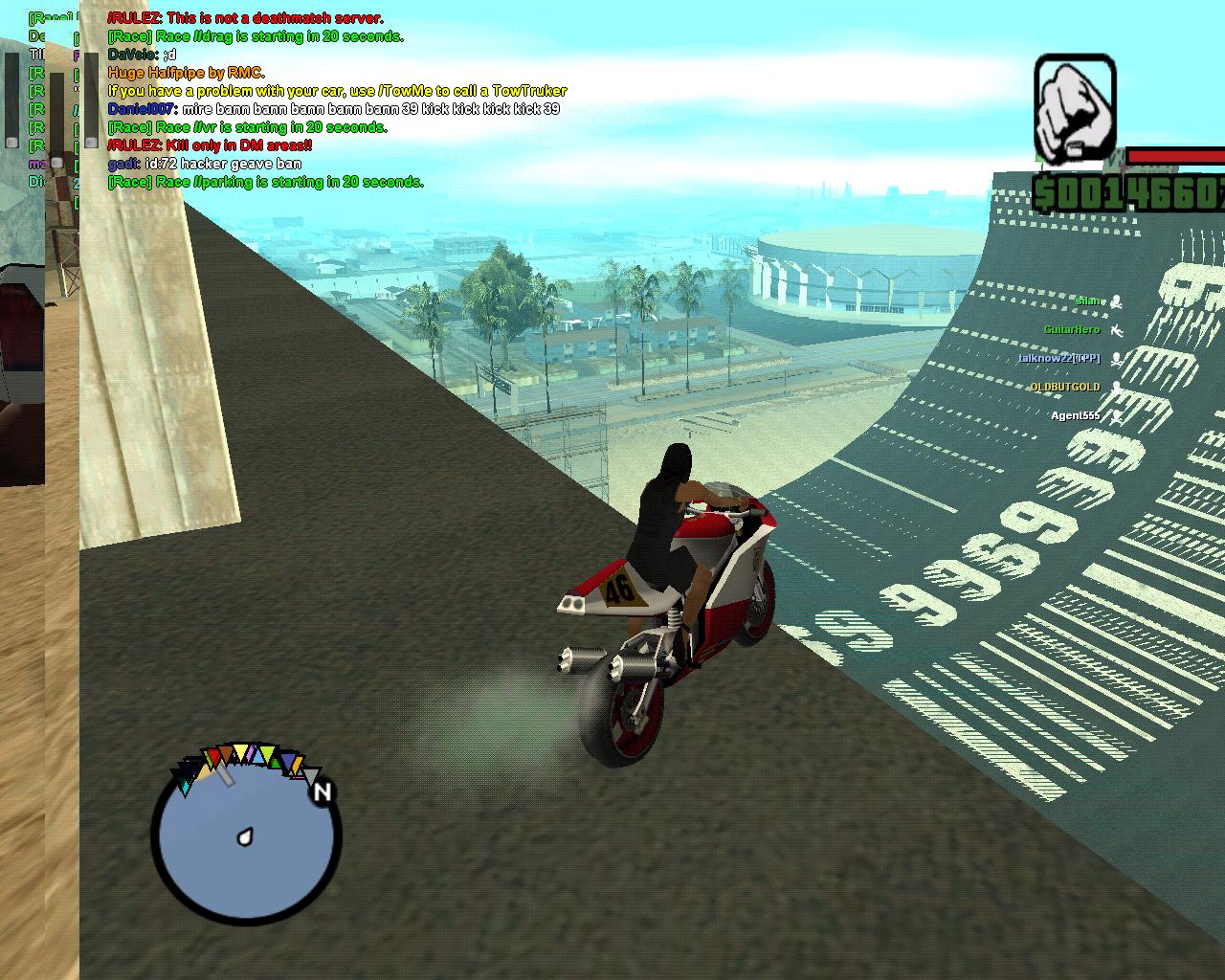This screenshot has width=1225, height=980.
Task: Click the skull icon beside talknow22[TPP]
Action: (x=1117, y=358)
